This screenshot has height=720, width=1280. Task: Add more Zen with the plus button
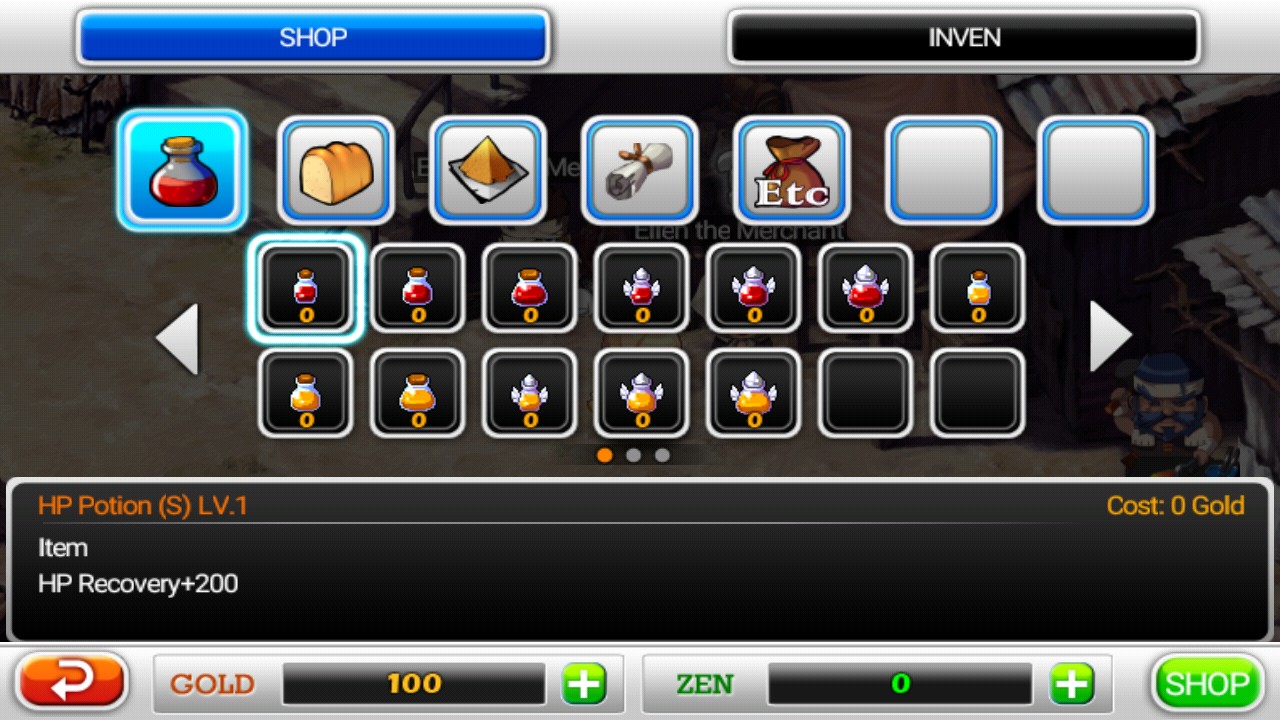click(1071, 684)
